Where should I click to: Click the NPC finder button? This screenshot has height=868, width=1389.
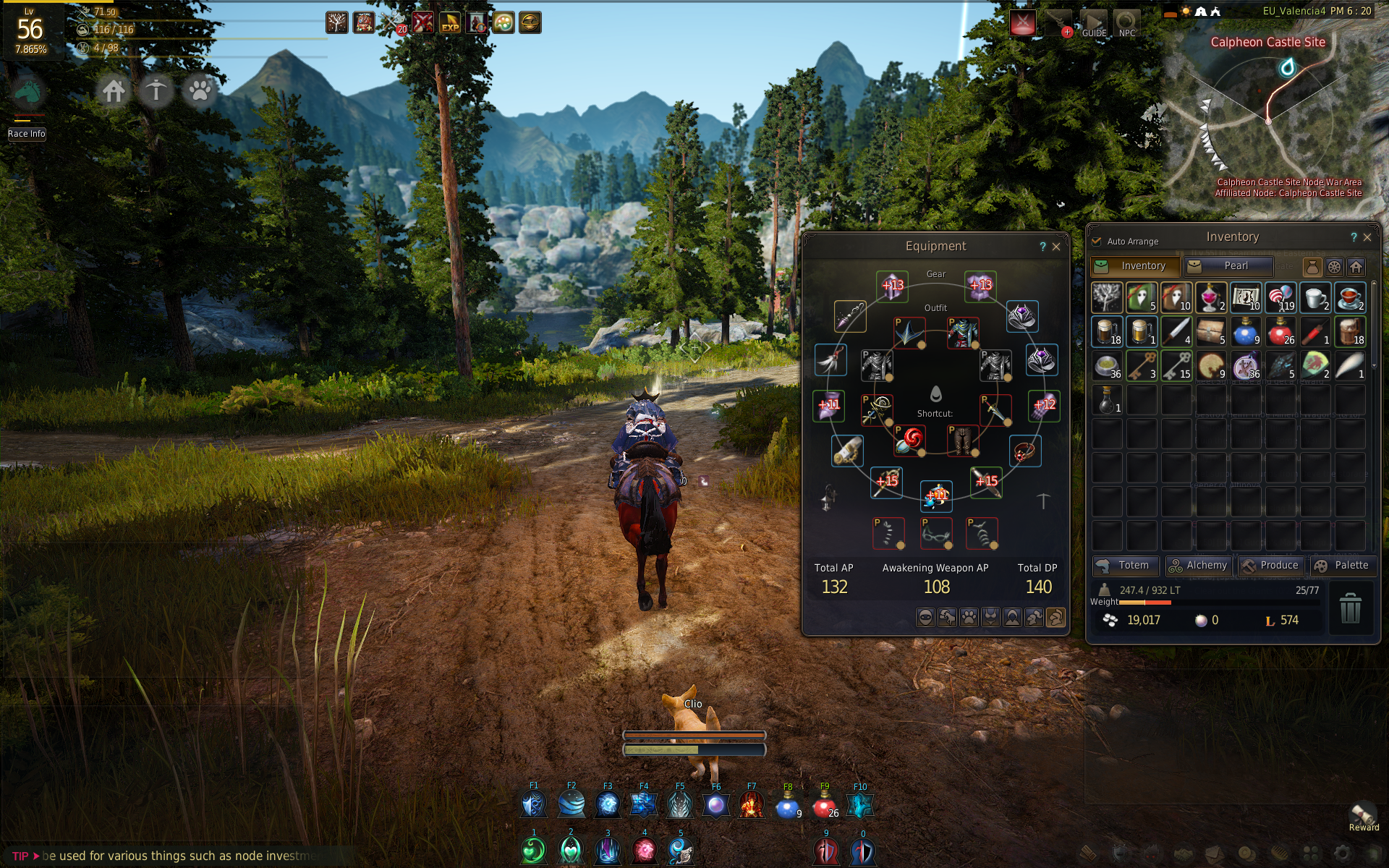pyautogui.click(x=1126, y=23)
